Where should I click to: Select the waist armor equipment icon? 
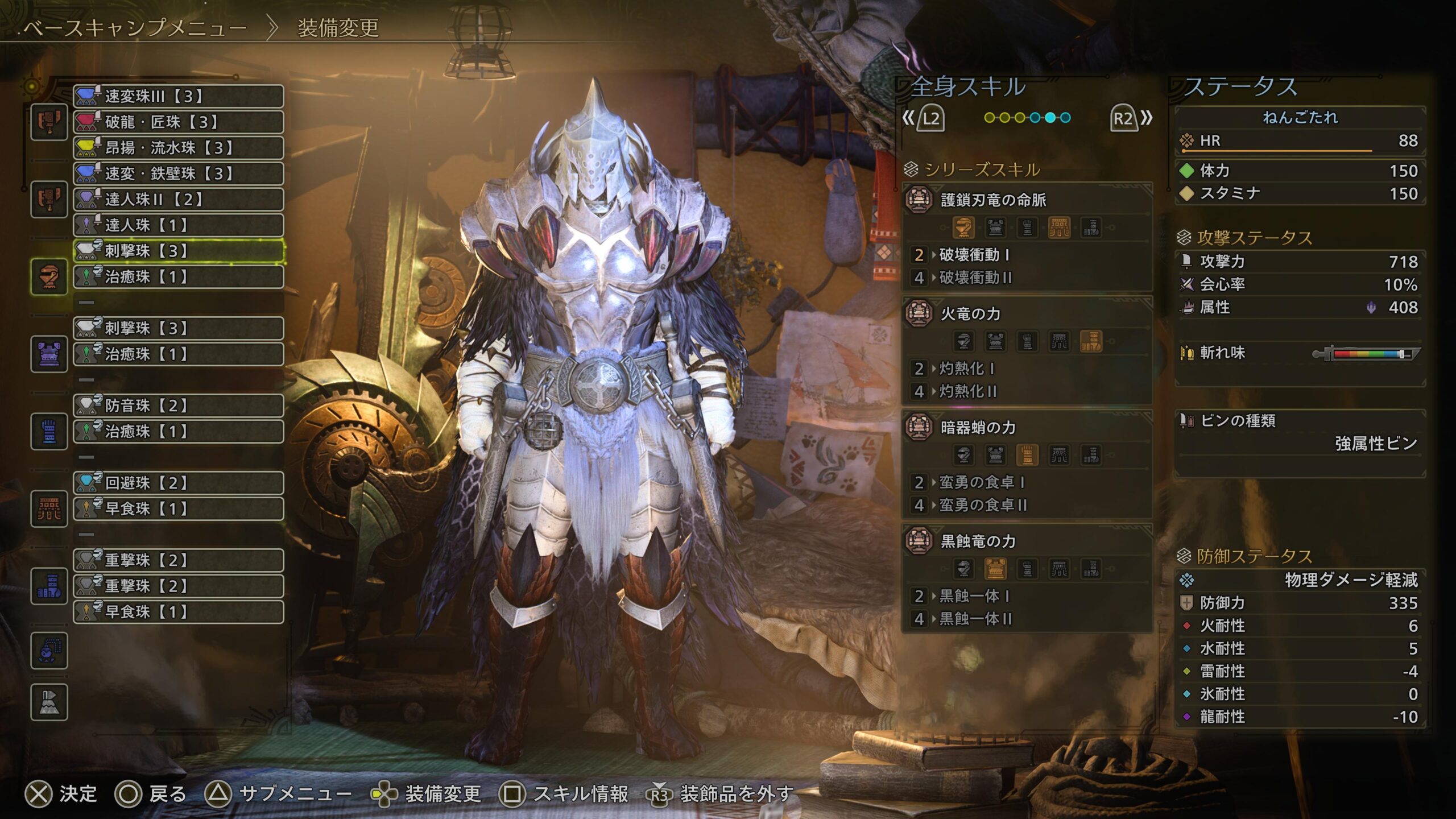(x=49, y=508)
